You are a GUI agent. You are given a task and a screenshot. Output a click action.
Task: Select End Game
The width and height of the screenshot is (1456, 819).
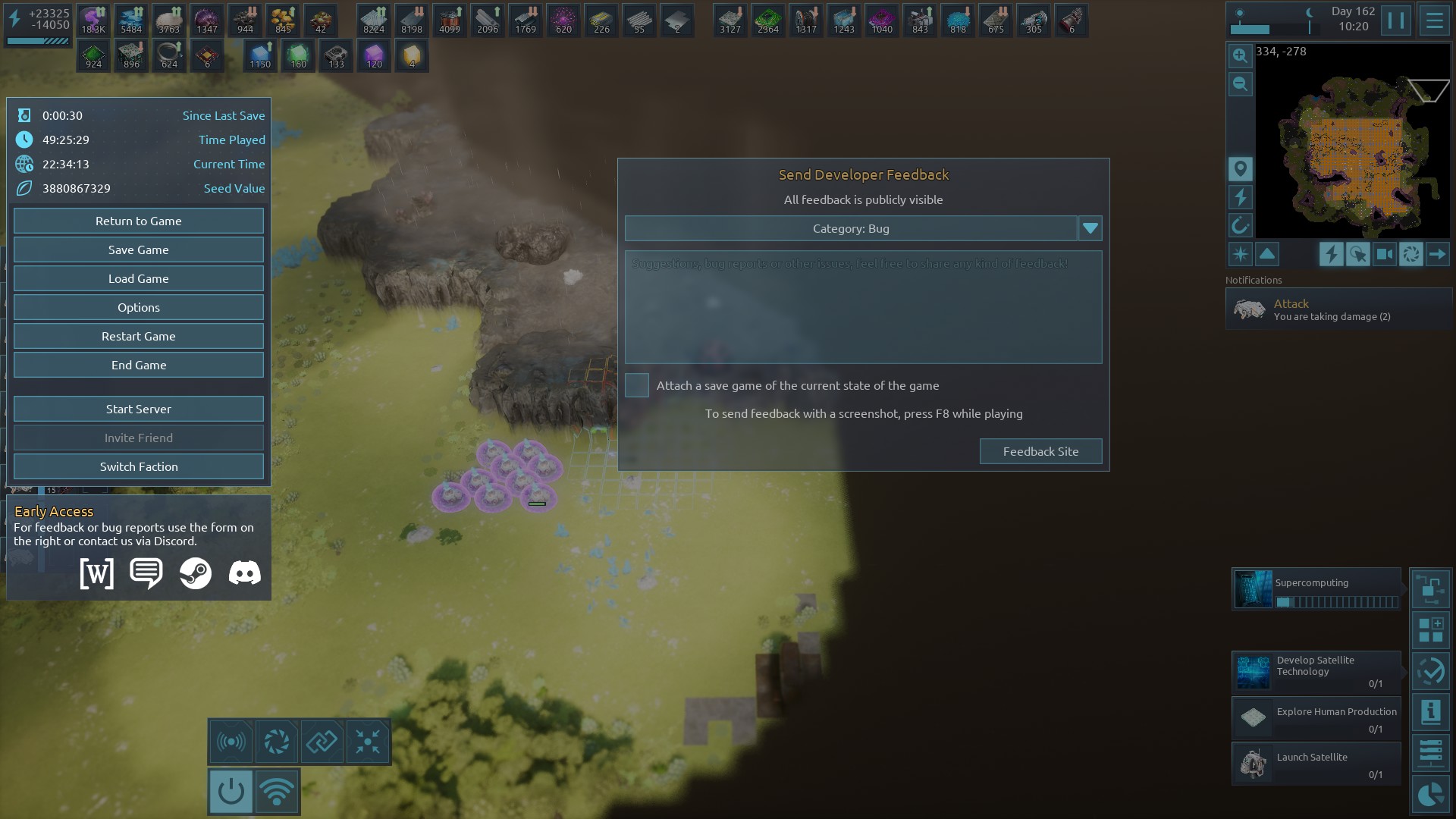(x=139, y=365)
